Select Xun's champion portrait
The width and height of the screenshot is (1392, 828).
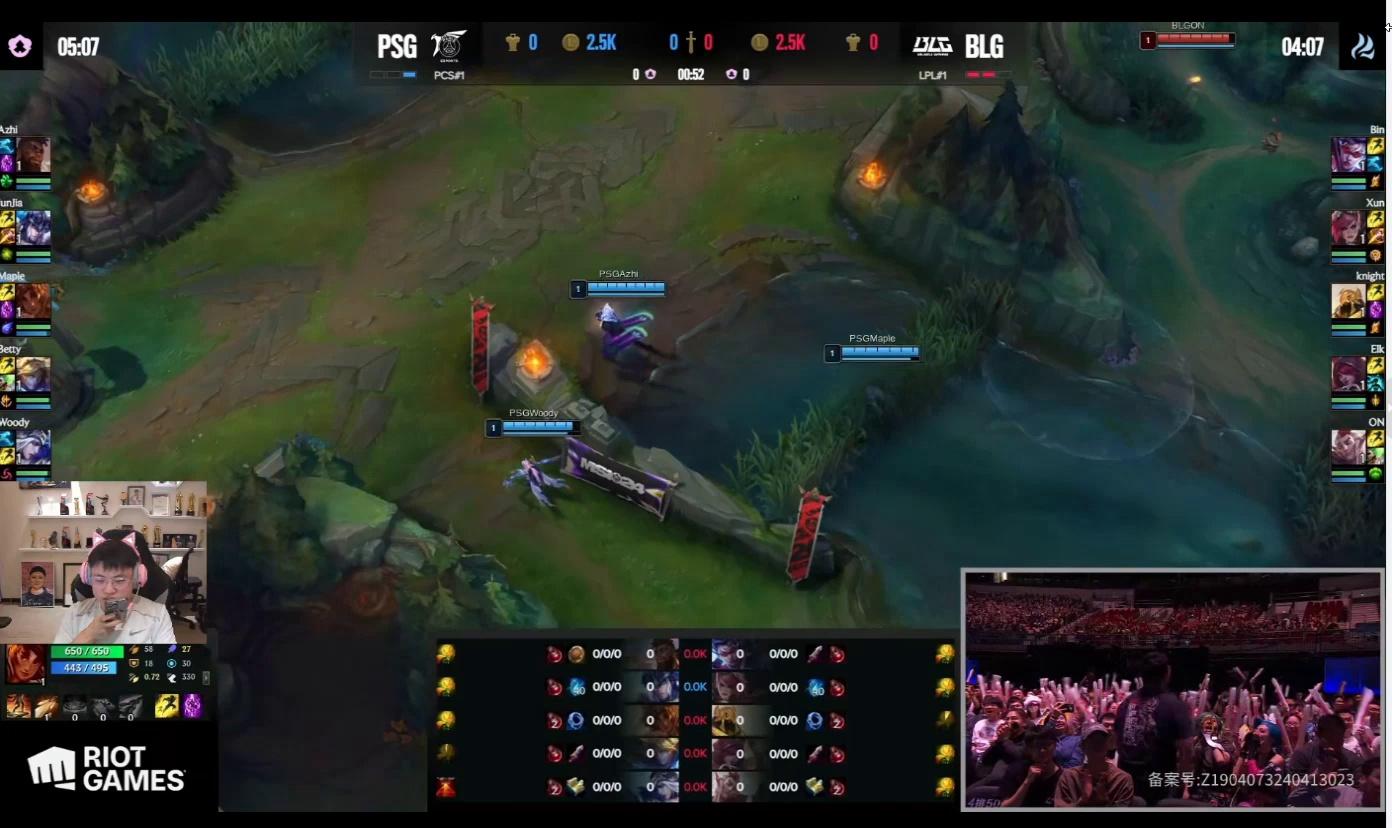tap(1348, 228)
